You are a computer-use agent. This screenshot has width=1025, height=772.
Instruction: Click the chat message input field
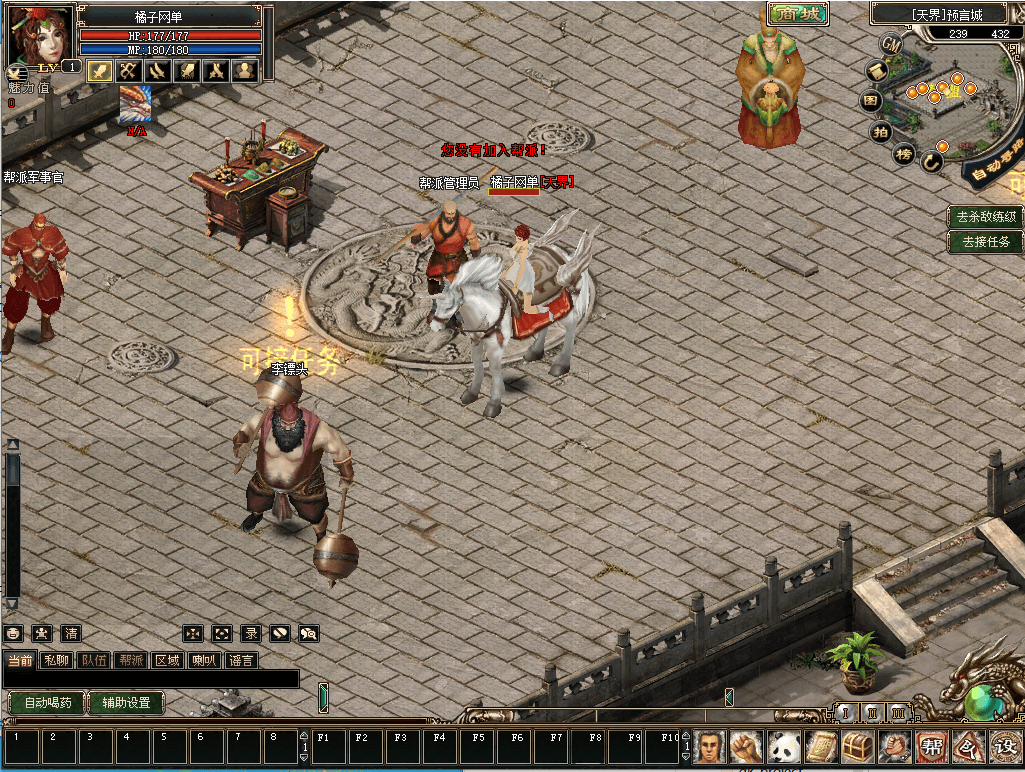[x=150, y=679]
